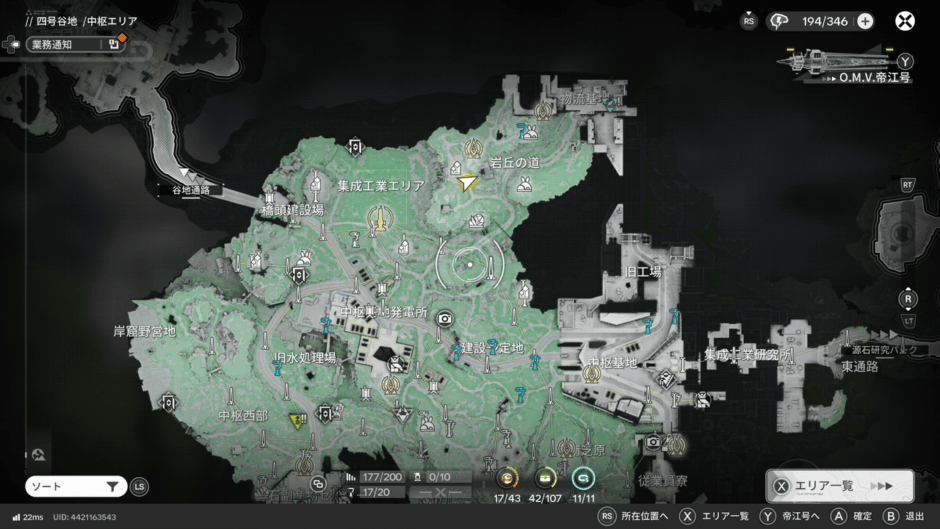Select the 谷地通路 passage marker
Viewport: 940px width, 529px height.
pos(191,189)
